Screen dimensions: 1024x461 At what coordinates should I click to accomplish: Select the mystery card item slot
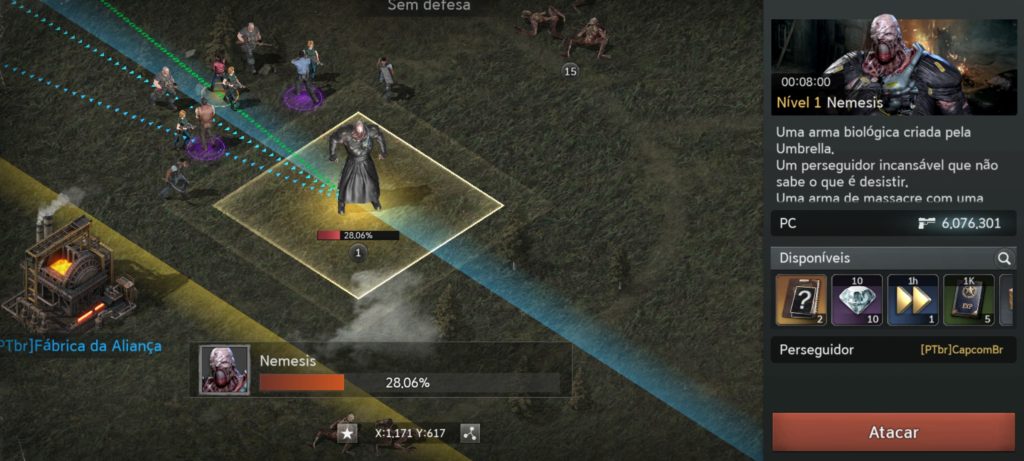point(801,300)
